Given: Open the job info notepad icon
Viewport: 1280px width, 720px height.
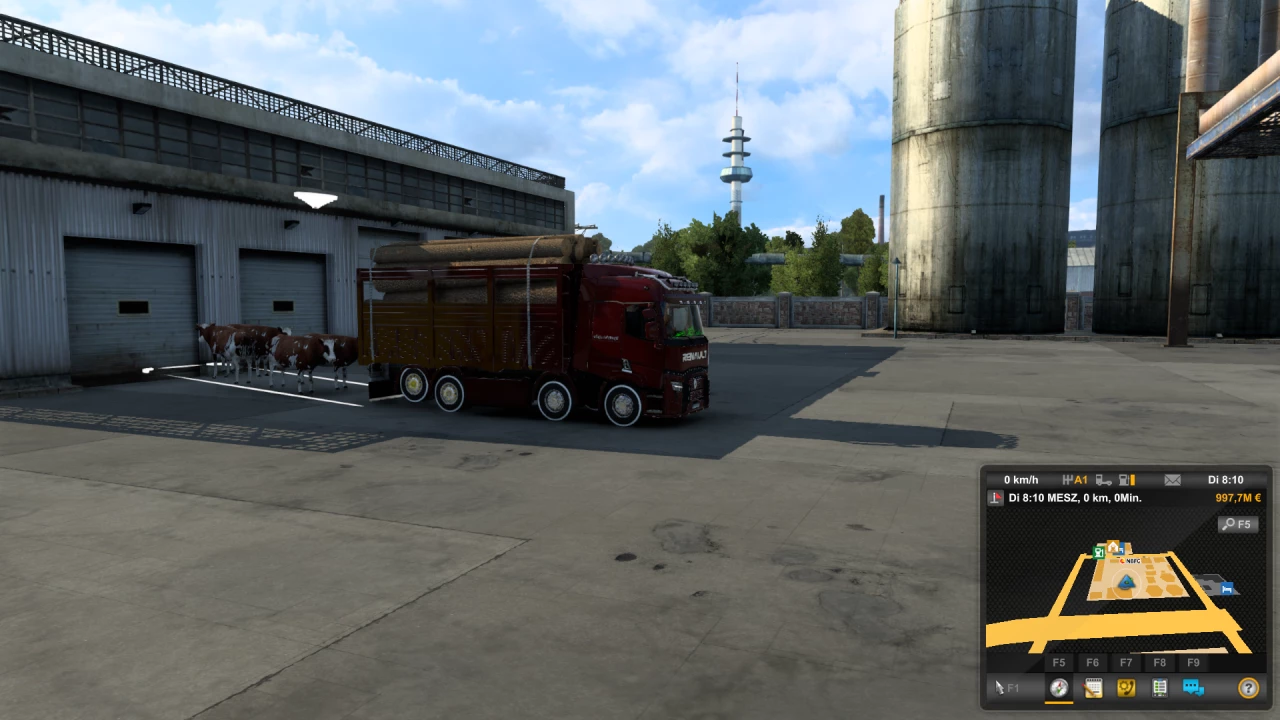Looking at the screenshot, I should (1093, 689).
